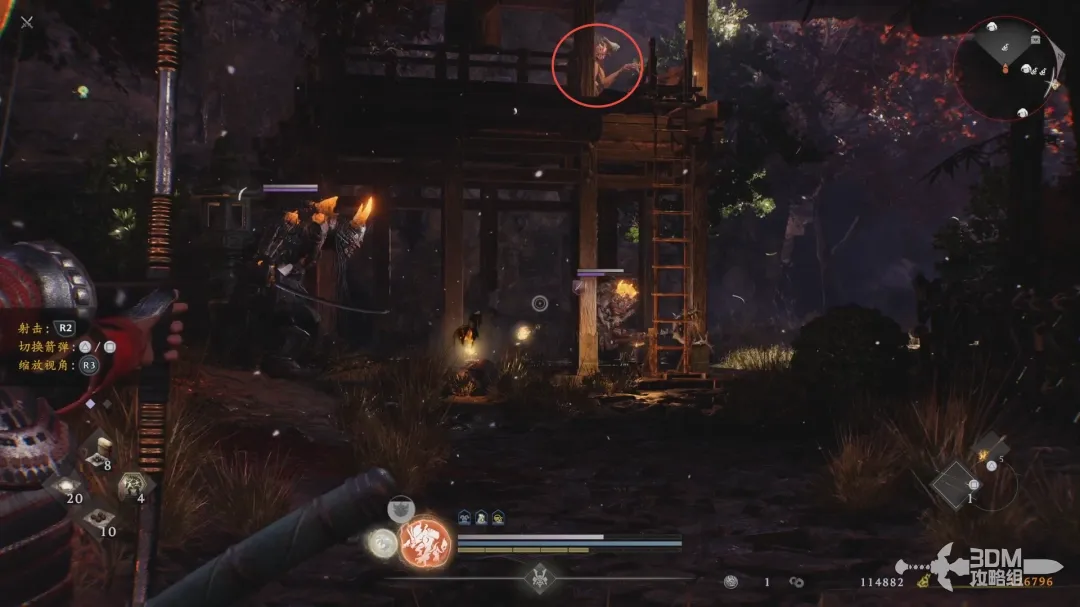Select the first blue status buff icon

(465, 517)
